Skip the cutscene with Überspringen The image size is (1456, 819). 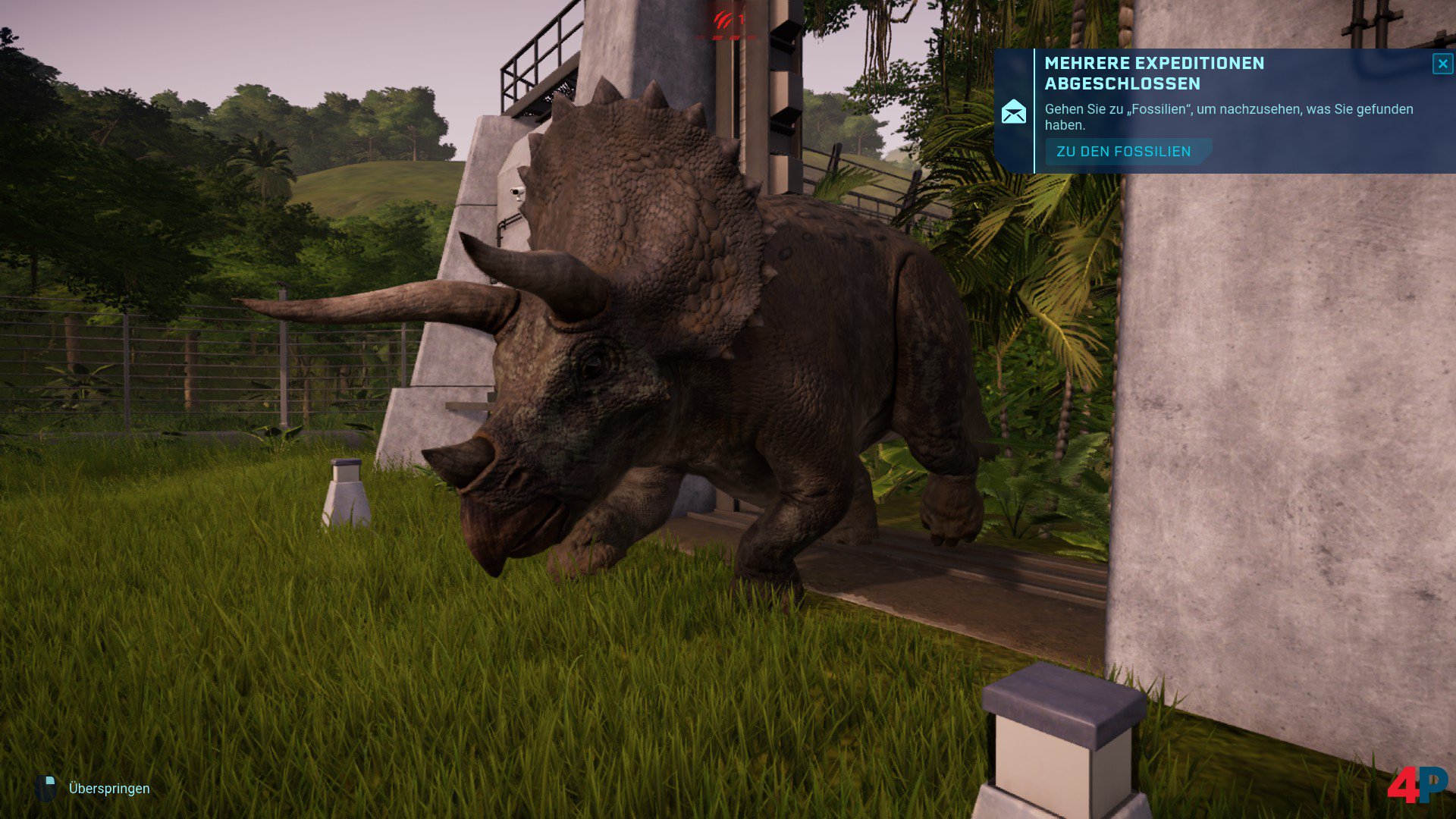point(108,789)
